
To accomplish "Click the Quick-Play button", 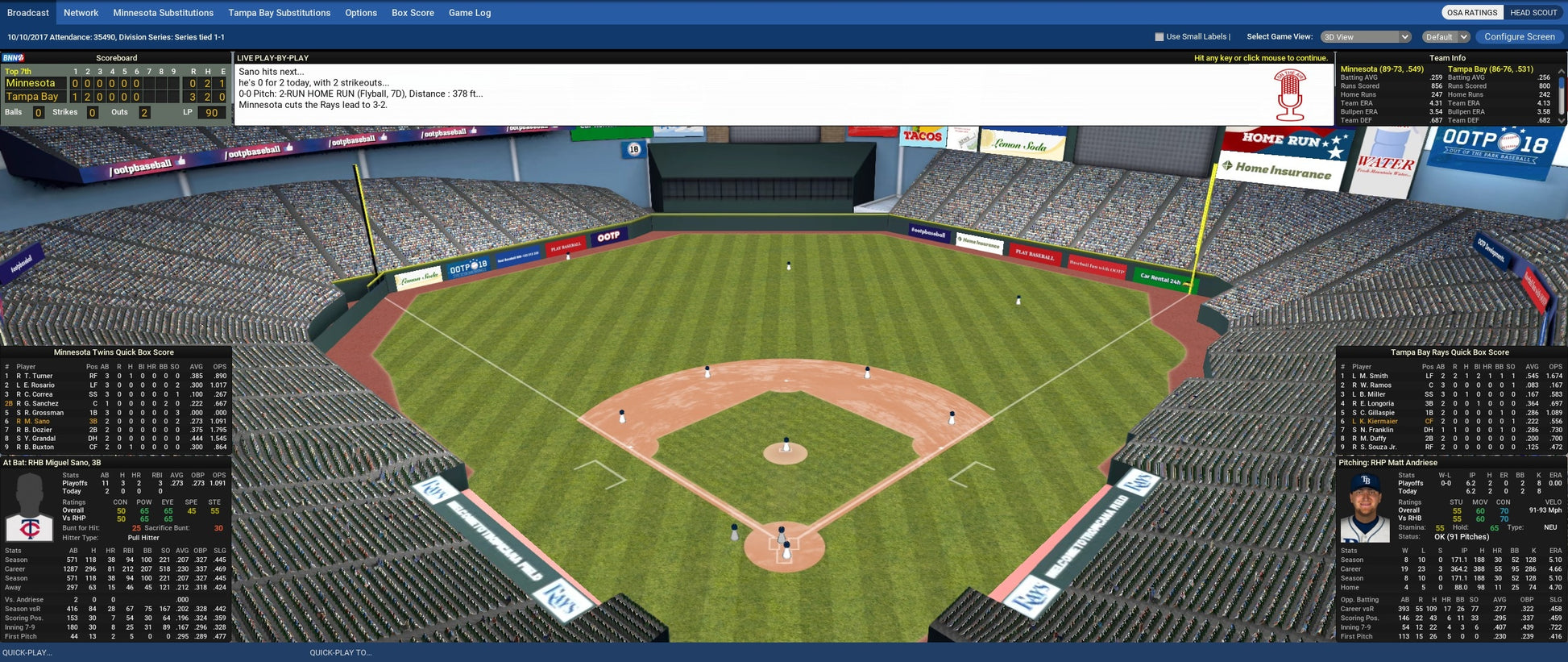I will point(27,652).
